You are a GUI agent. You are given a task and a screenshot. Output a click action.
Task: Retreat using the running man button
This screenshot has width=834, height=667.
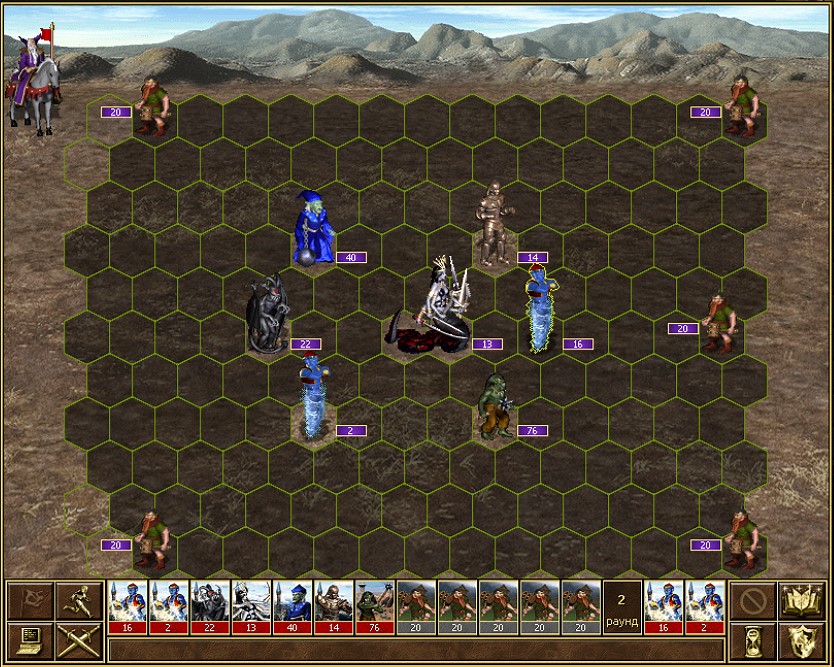point(76,601)
